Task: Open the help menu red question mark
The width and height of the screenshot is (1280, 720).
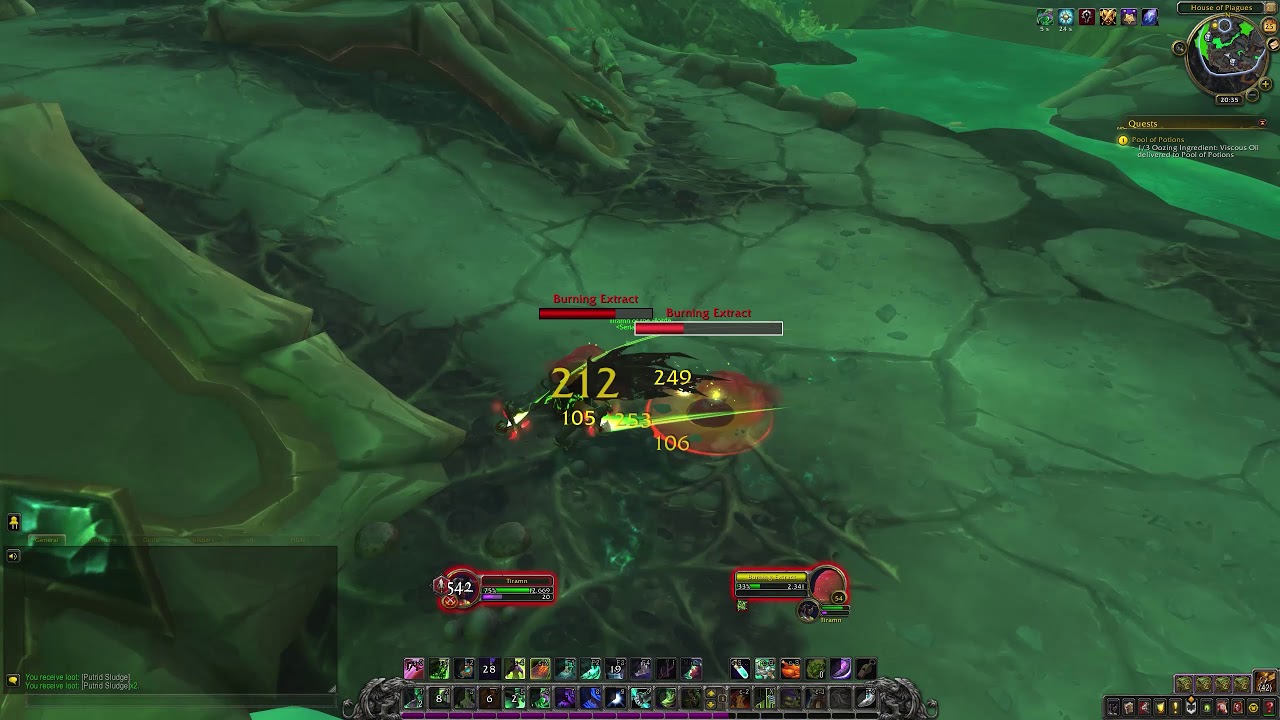Action: [x=1269, y=707]
